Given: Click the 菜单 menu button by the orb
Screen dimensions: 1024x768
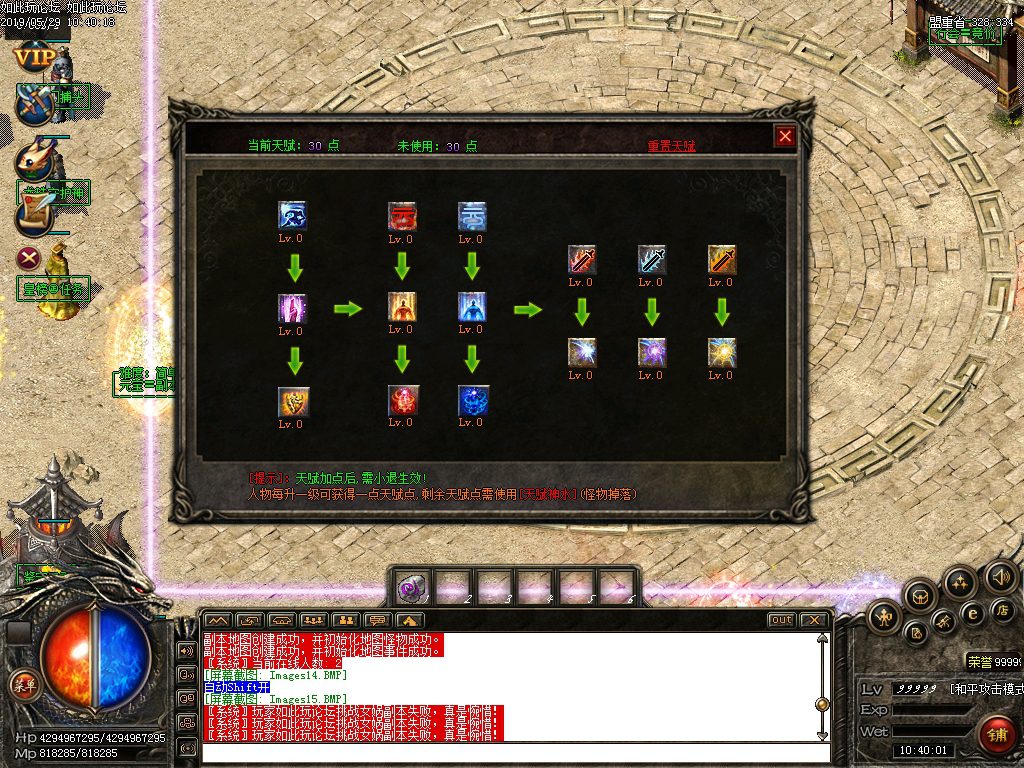Looking at the screenshot, I should click(23, 685).
